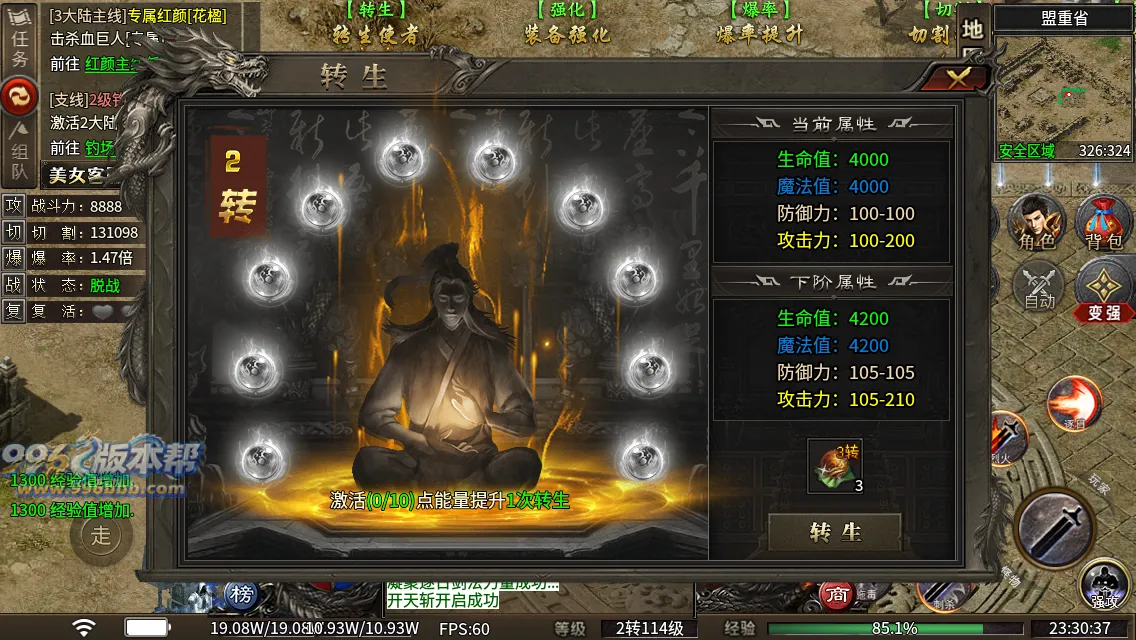This screenshot has height=640, width=1136.
Task: Open the minimap
Action: click(x=1062, y=95)
